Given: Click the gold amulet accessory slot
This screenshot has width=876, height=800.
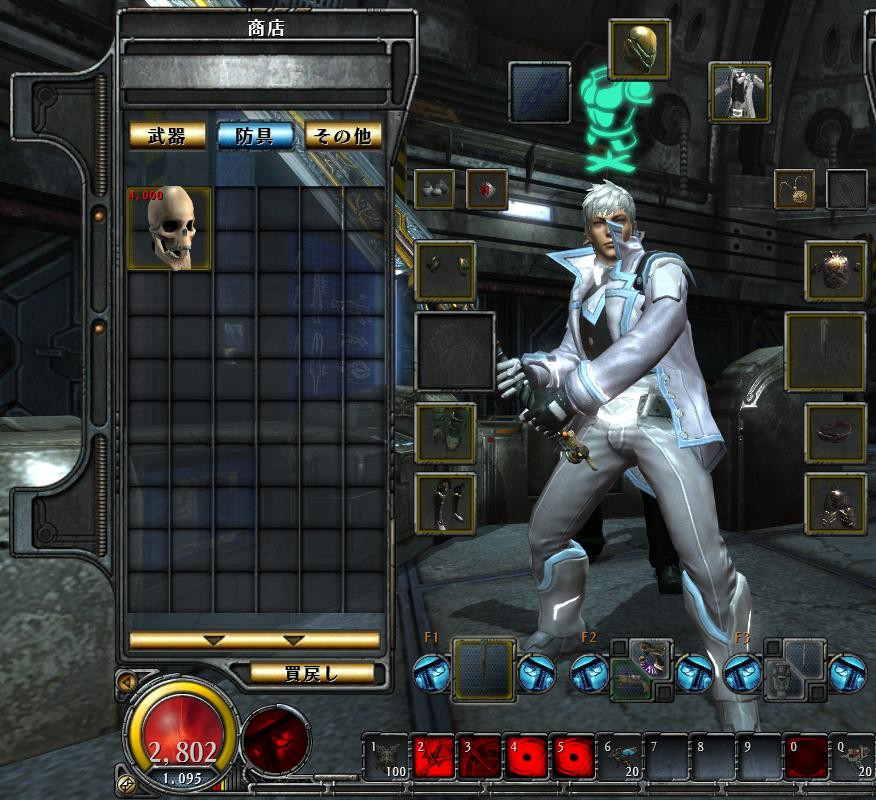Looking at the screenshot, I should [x=794, y=189].
